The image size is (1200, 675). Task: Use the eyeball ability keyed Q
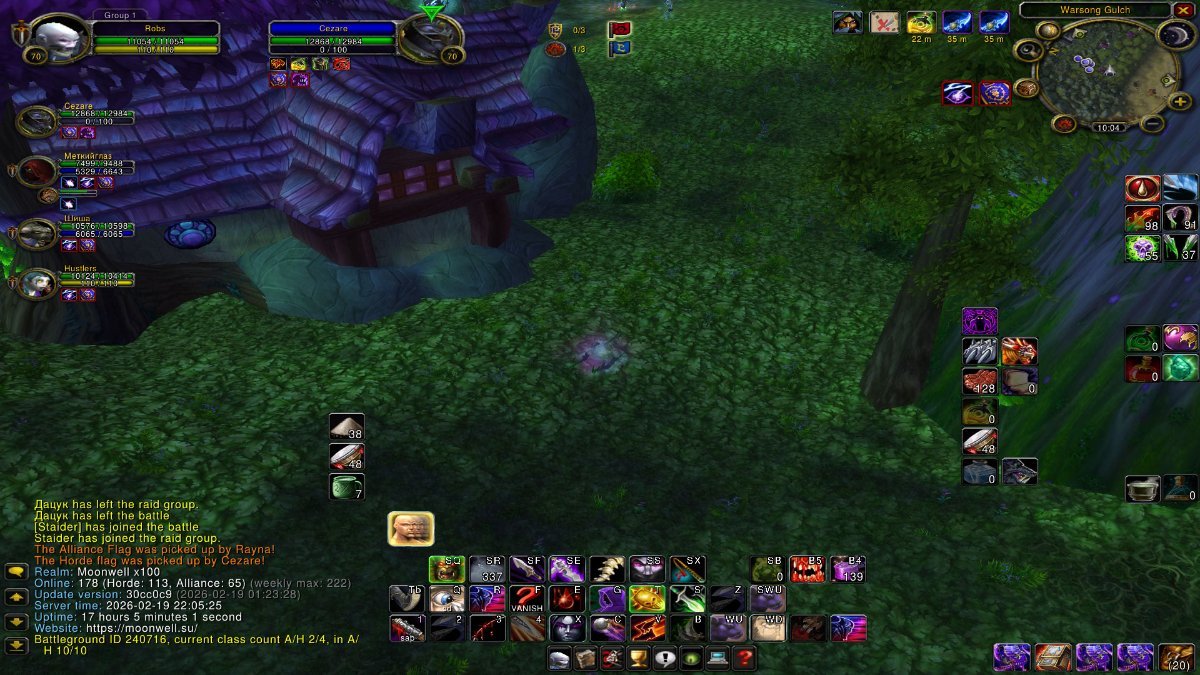coord(447,598)
